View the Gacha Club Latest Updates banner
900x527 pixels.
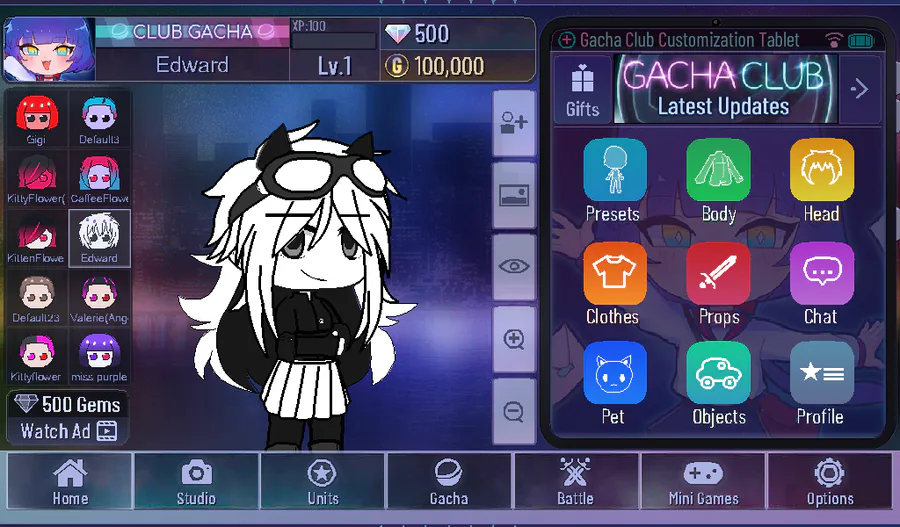click(x=724, y=89)
